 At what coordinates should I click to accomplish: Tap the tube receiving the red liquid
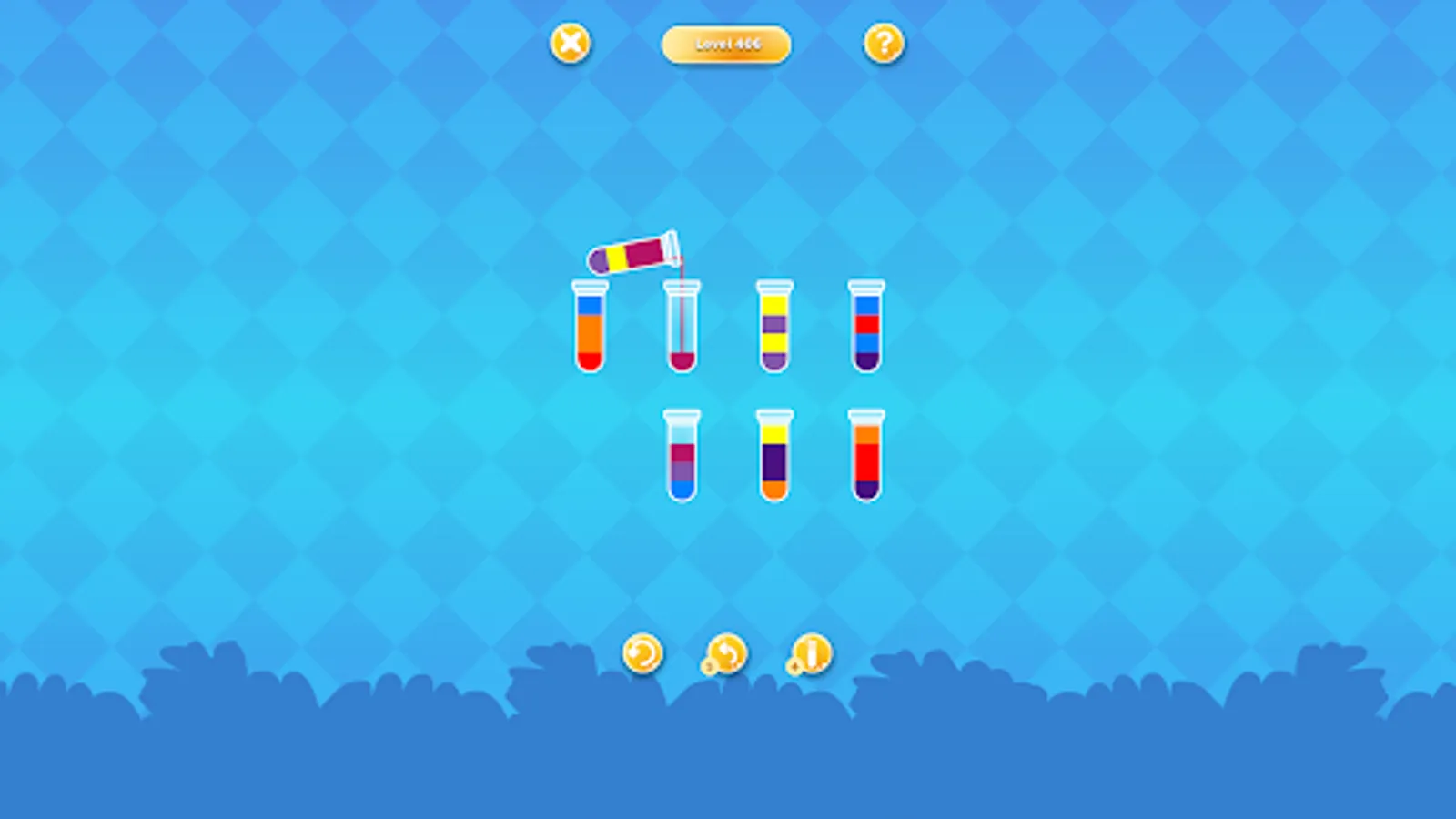click(x=682, y=328)
